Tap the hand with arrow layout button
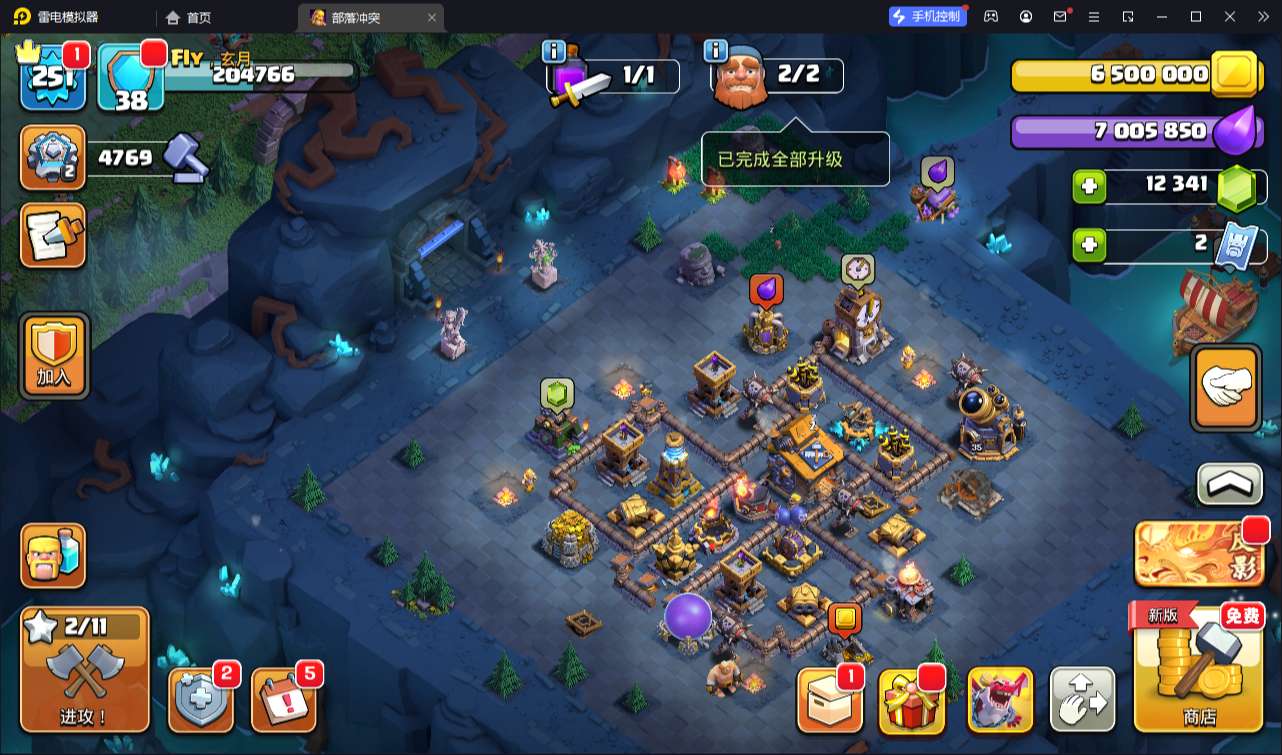 (1082, 700)
